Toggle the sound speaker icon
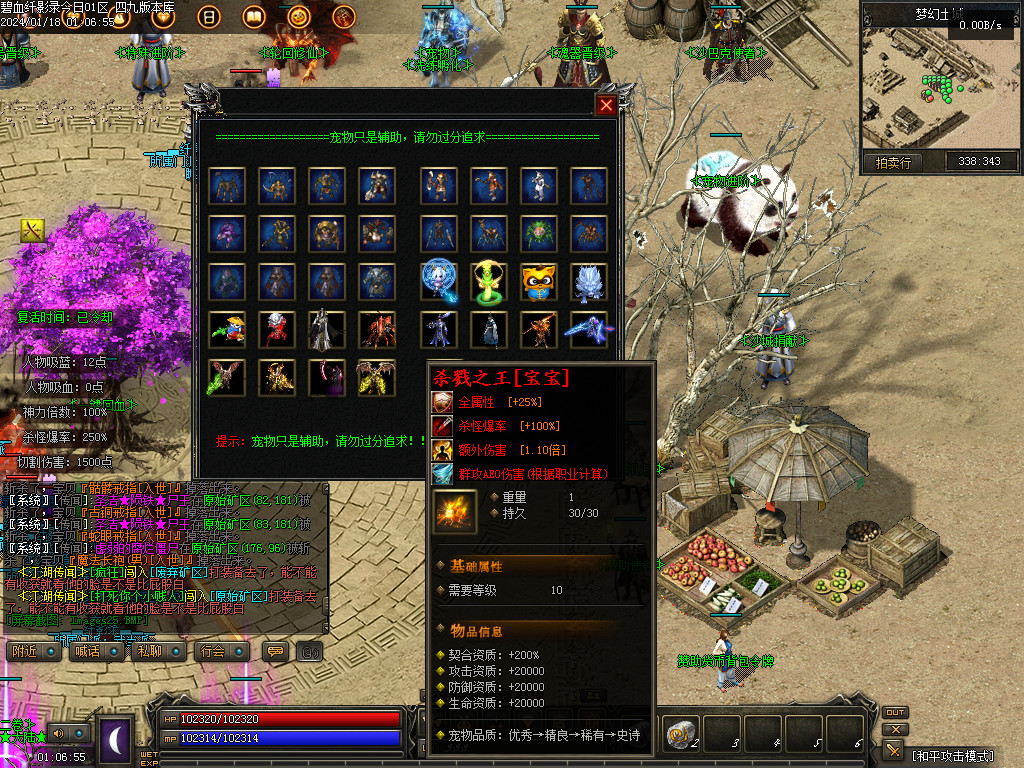 coord(58,732)
